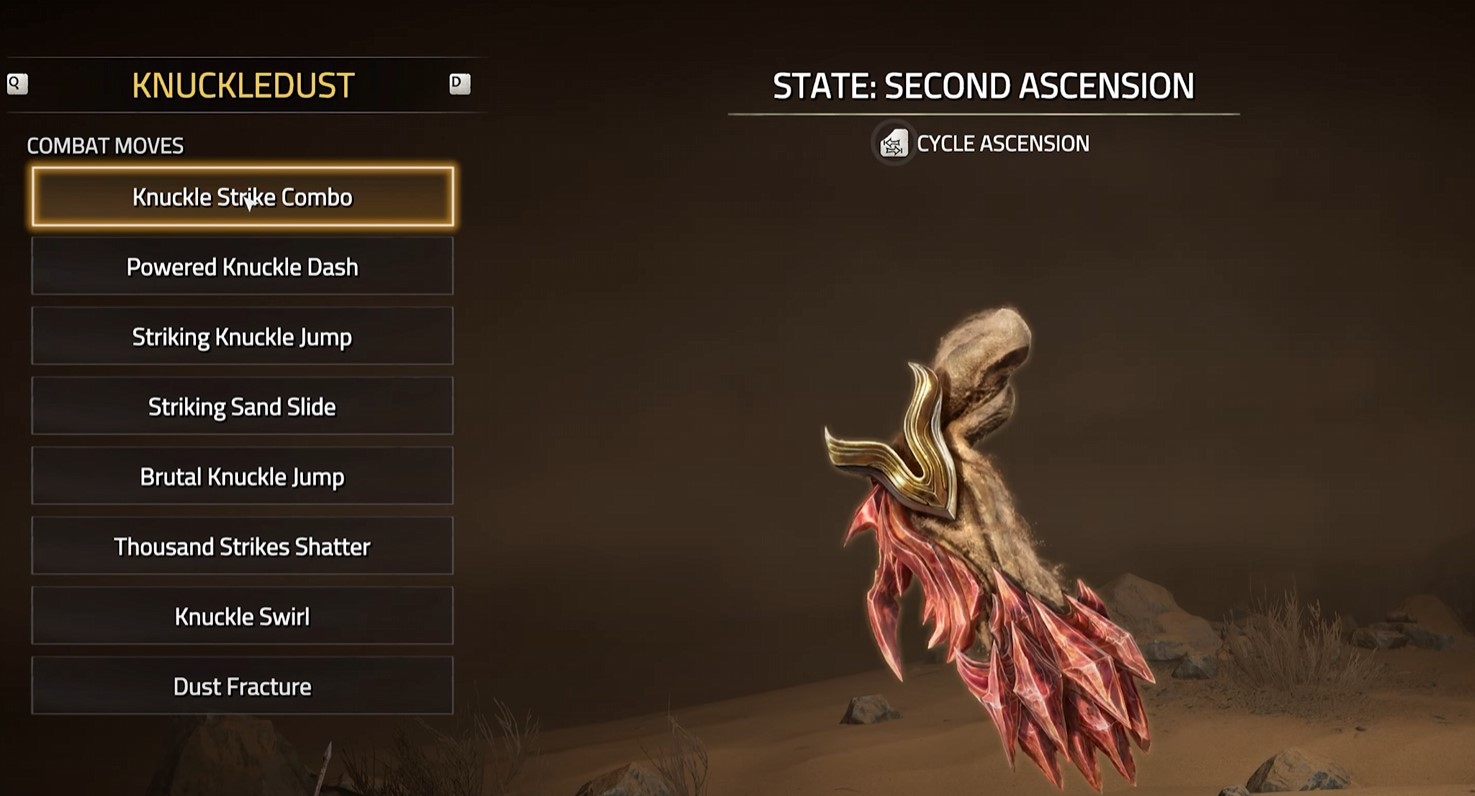Viewport: 1475px width, 796px height.
Task: Select the Striking Sand Slide move
Action: click(x=242, y=406)
